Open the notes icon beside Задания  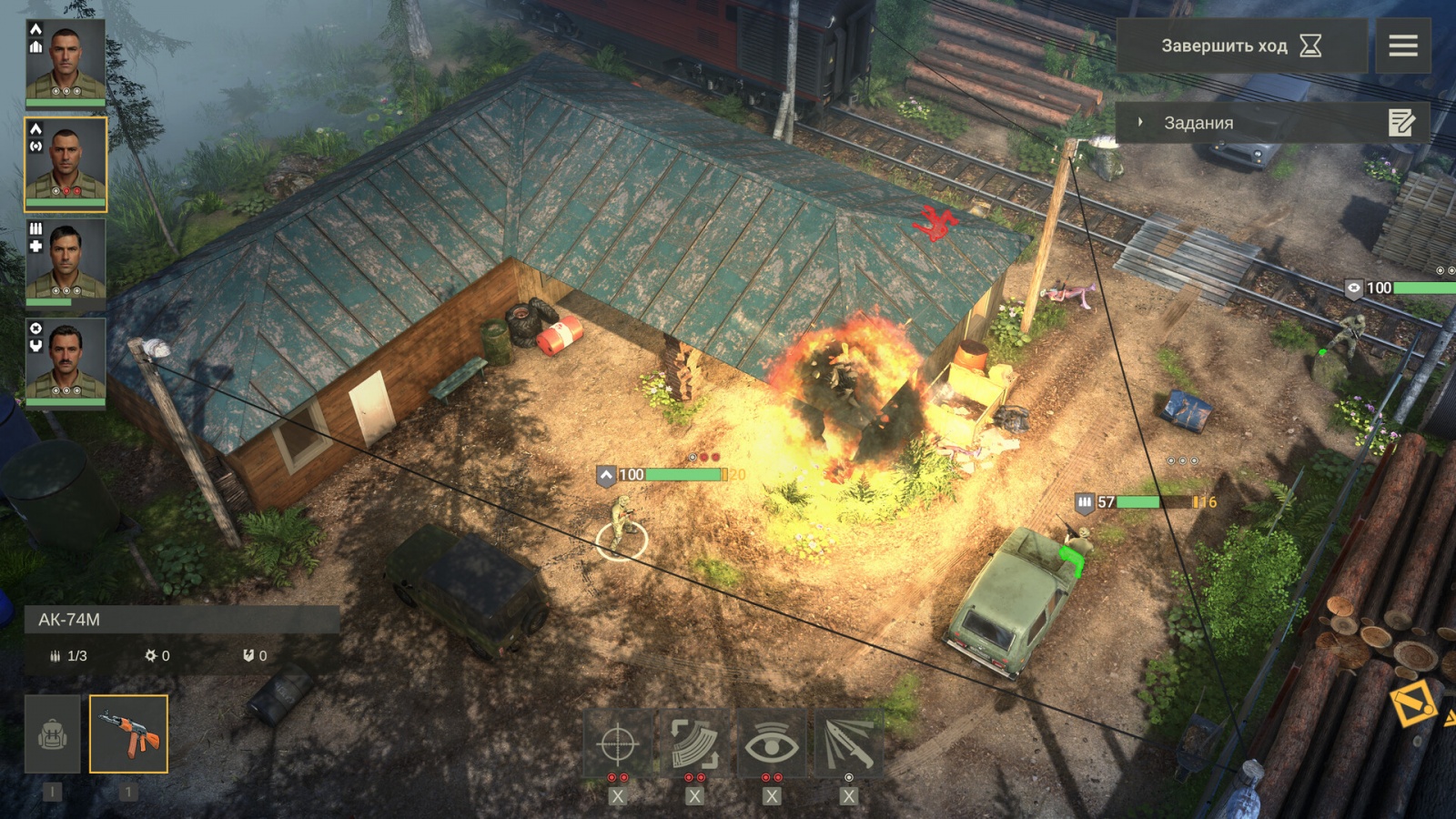pyautogui.click(x=1401, y=123)
